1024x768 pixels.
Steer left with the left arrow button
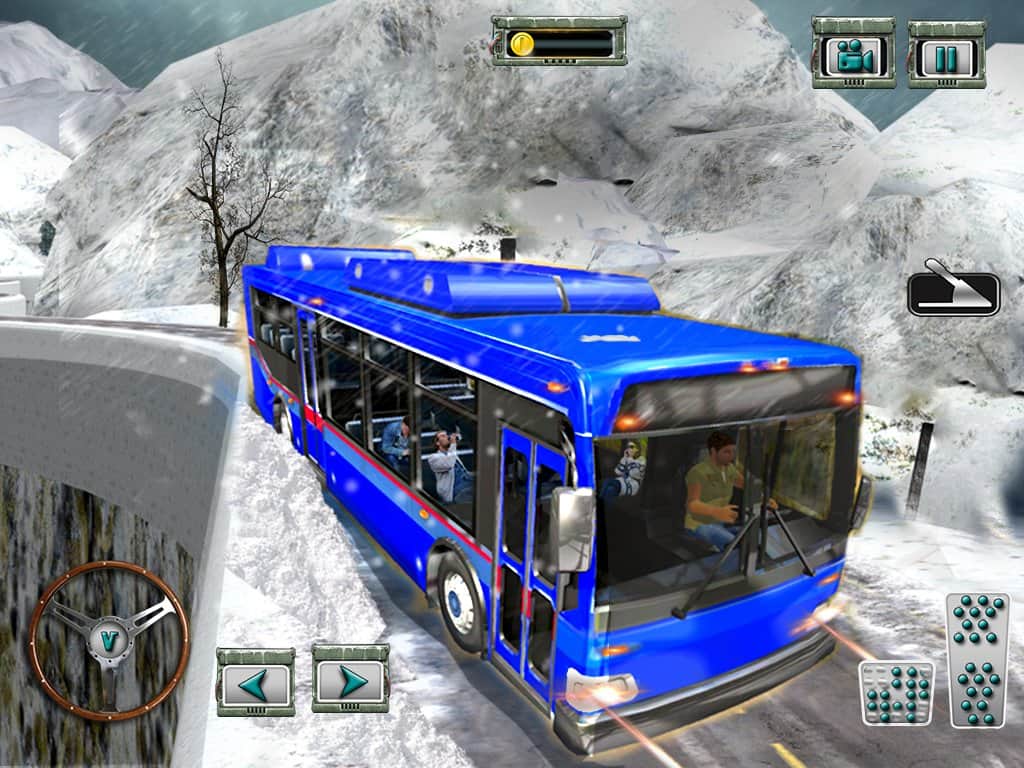(x=255, y=682)
